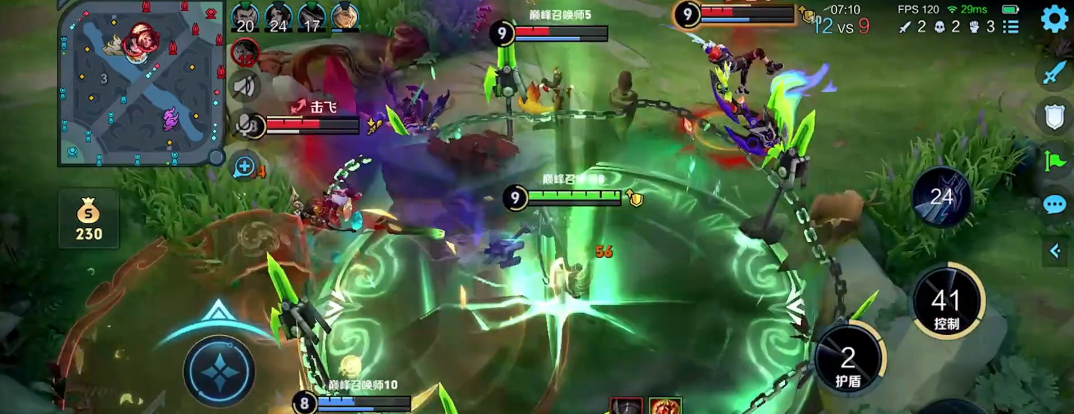Open the gold shop showing 230 coins
Image resolution: width=1074 pixels, height=414 pixels.
[x=88, y=219]
